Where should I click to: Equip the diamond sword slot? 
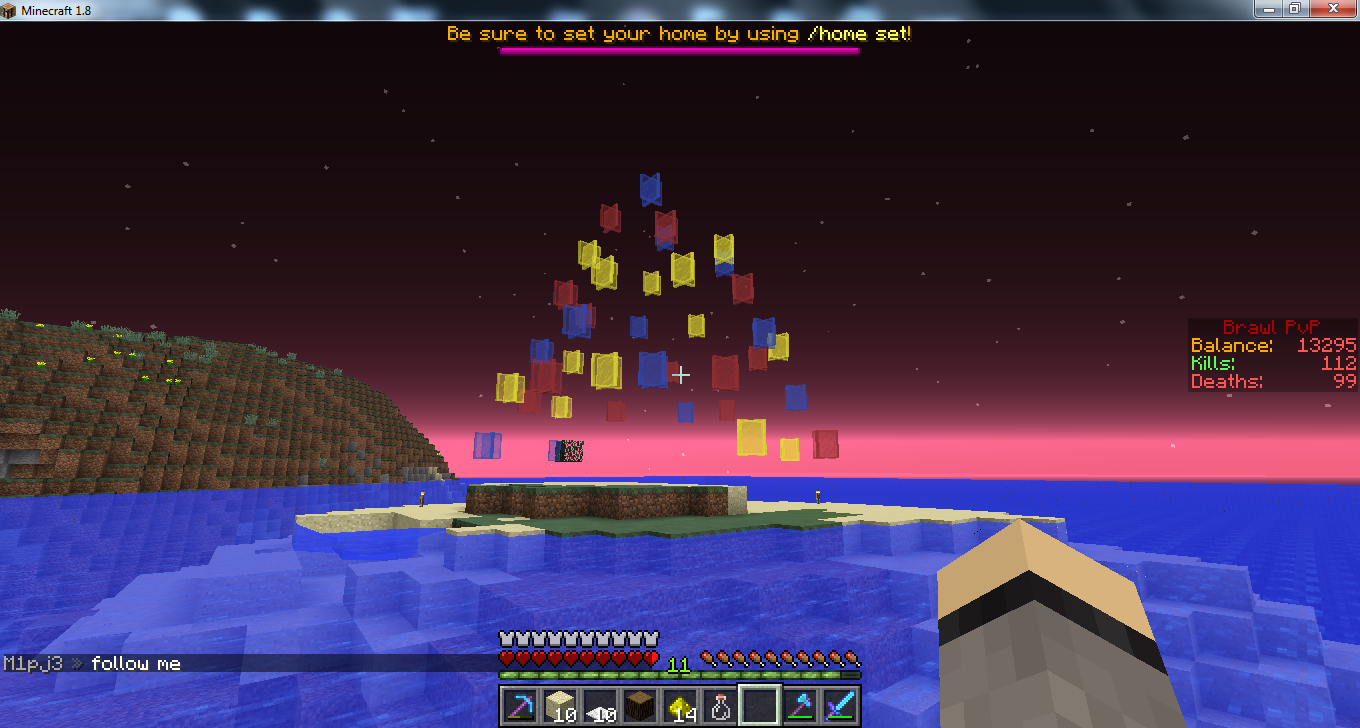(x=840, y=706)
